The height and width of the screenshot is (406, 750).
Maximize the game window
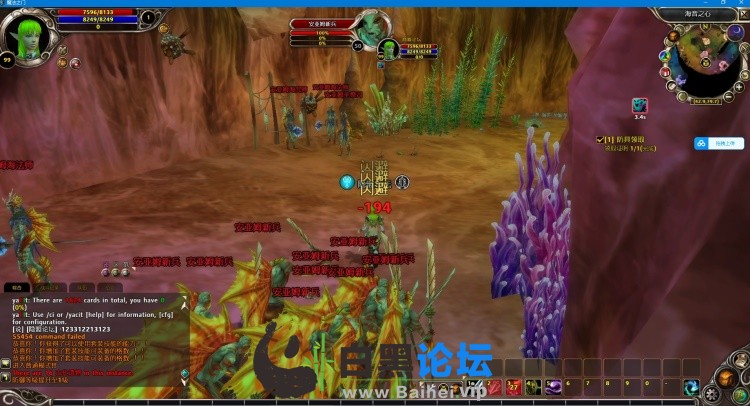click(x=721, y=3)
